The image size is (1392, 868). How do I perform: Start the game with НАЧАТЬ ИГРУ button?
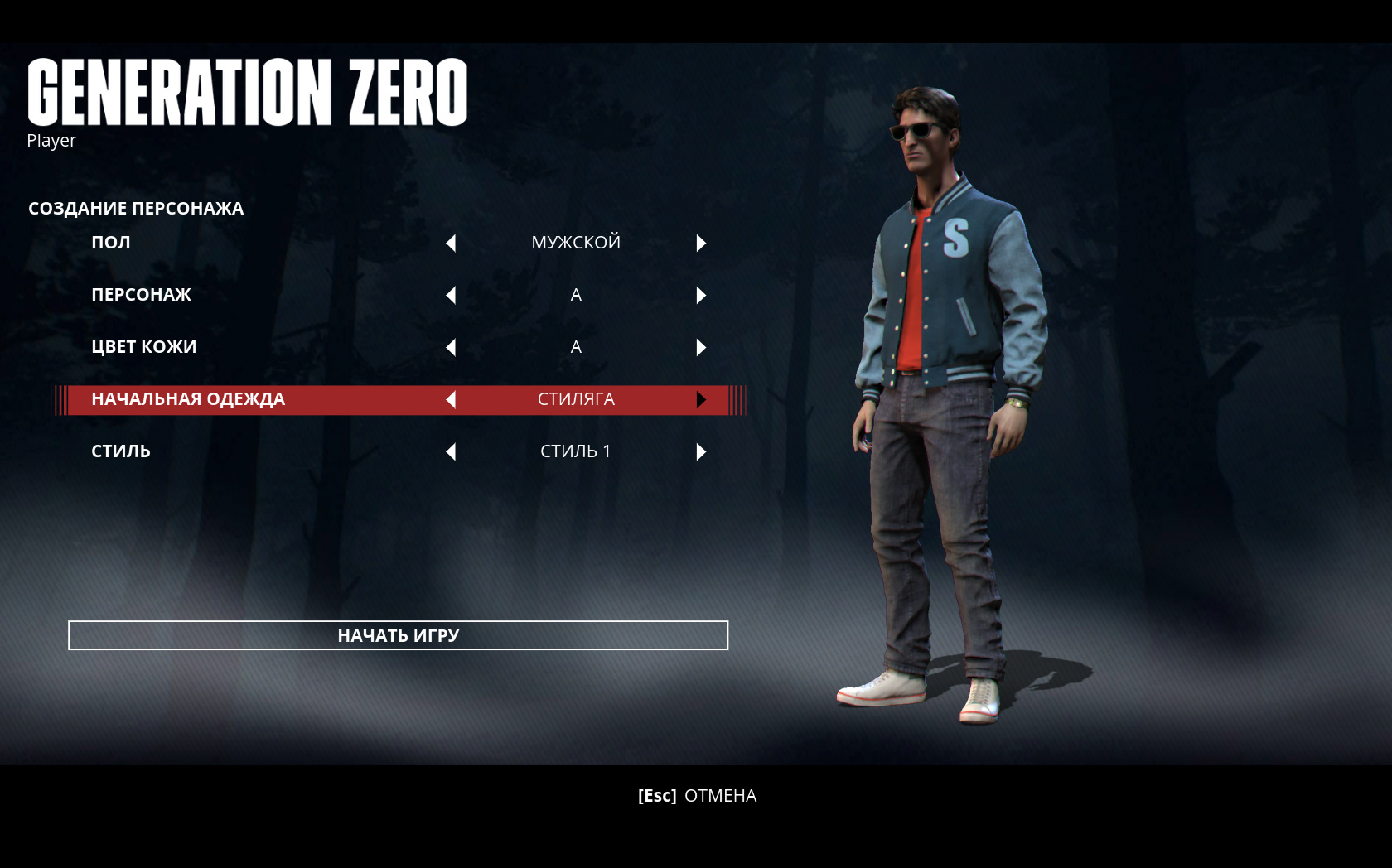point(398,635)
